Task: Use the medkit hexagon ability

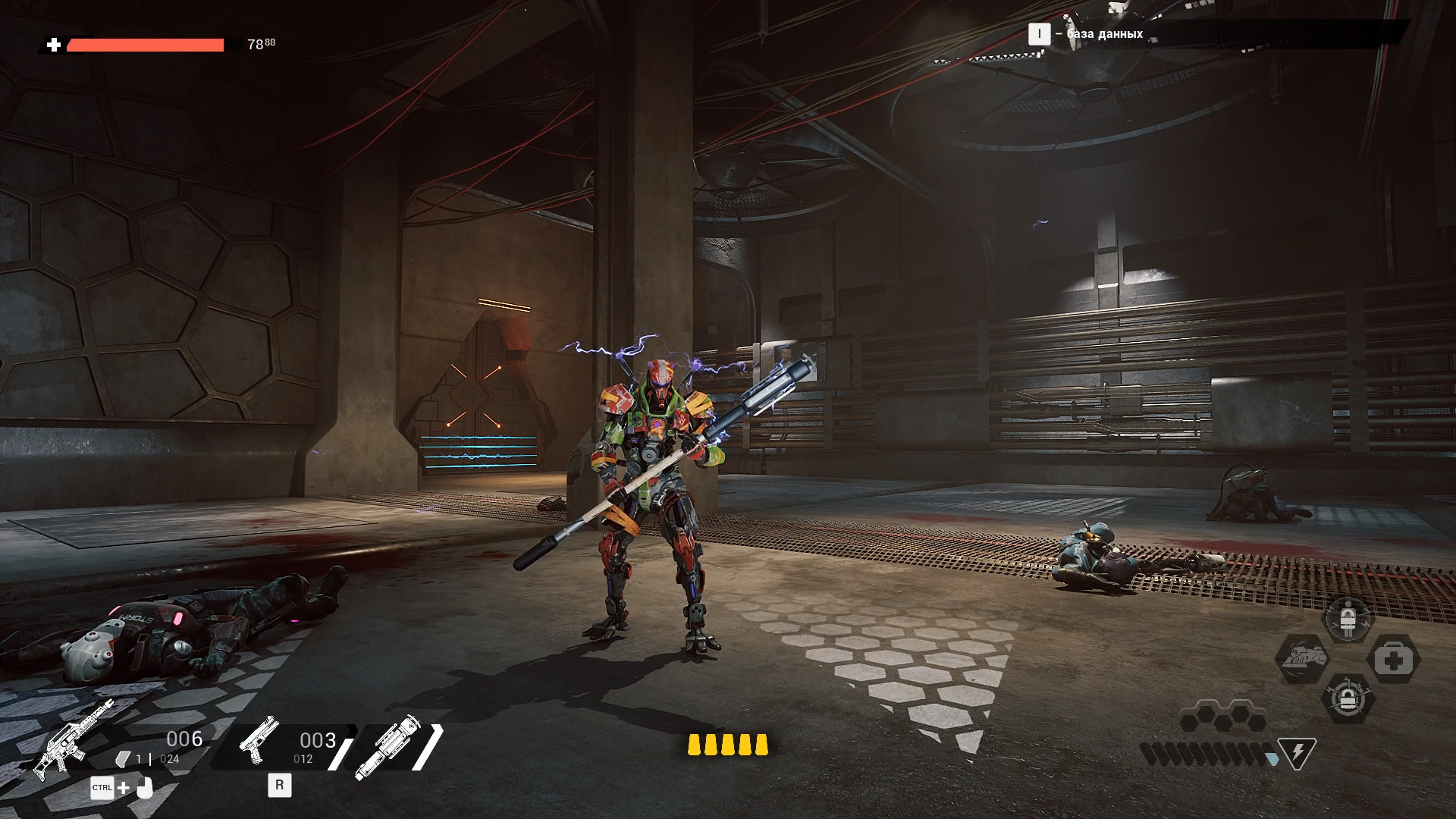Action: coord(1393,660)
